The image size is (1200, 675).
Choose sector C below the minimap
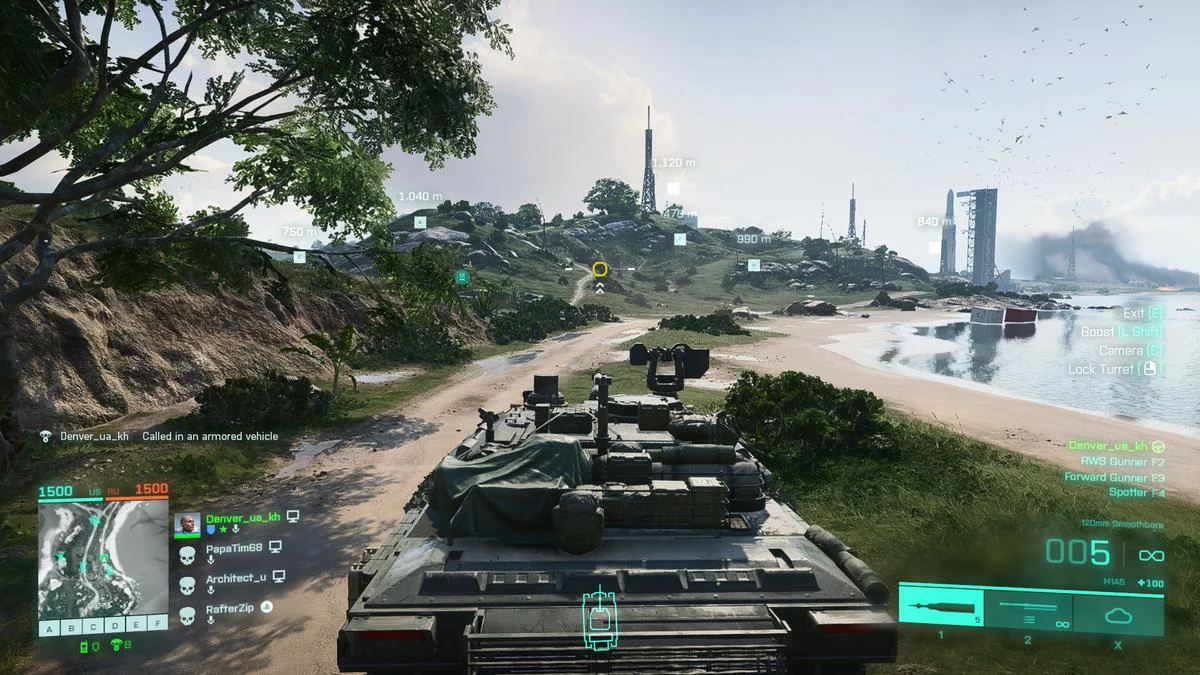pyautogui.click(x=92, y=627)
